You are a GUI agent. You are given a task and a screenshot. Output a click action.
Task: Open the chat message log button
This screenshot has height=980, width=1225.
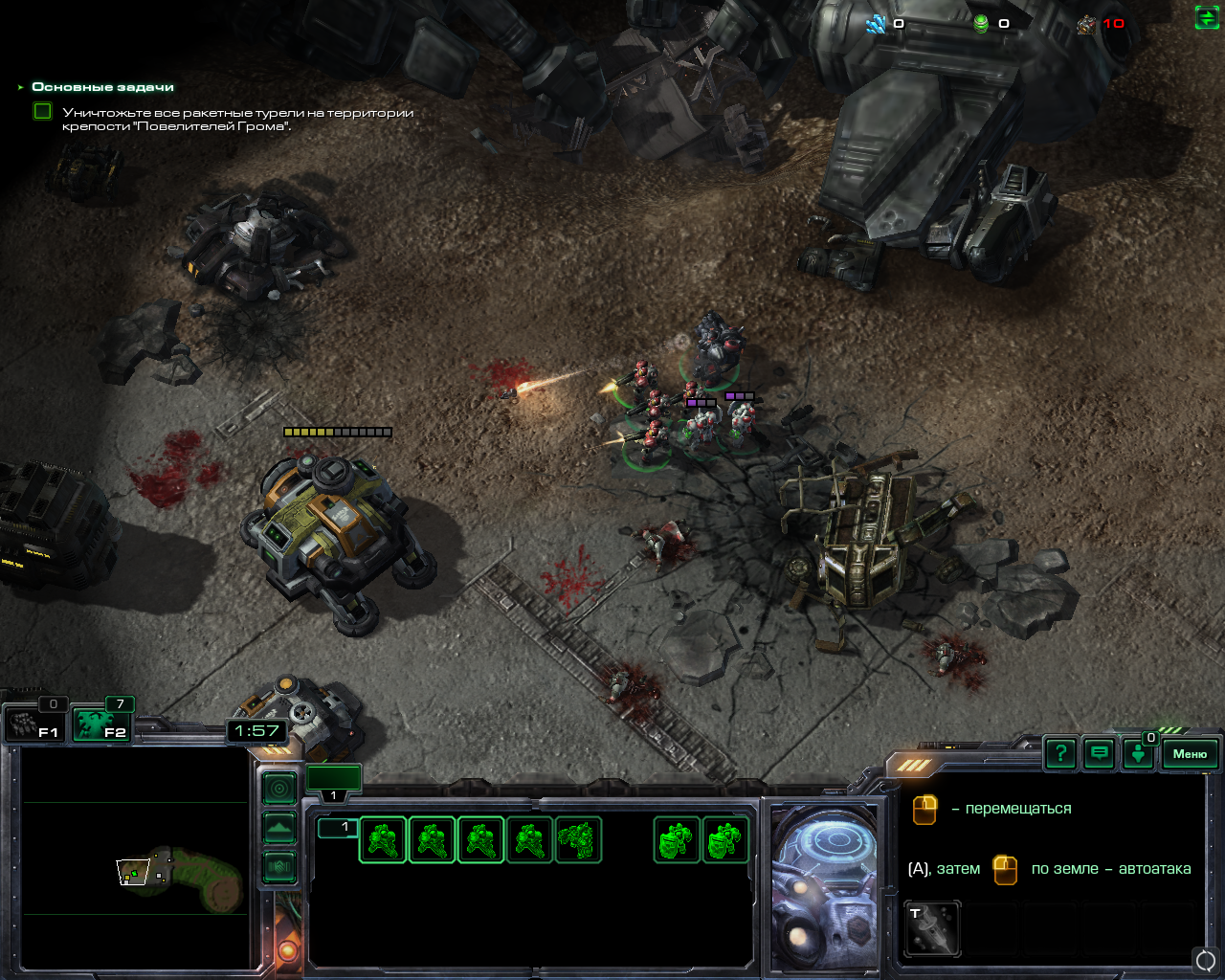[1100, 754]
